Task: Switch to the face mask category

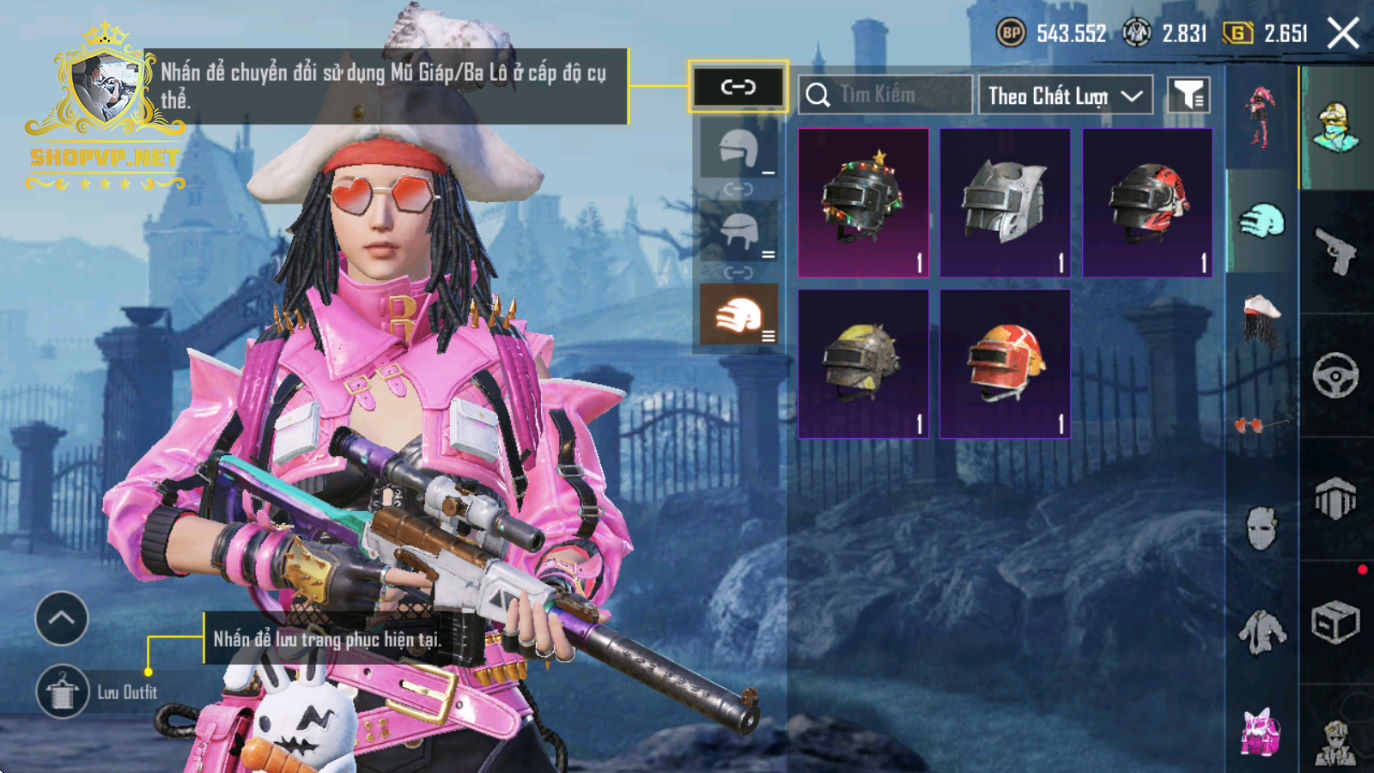Action: tap(1261, 527)
